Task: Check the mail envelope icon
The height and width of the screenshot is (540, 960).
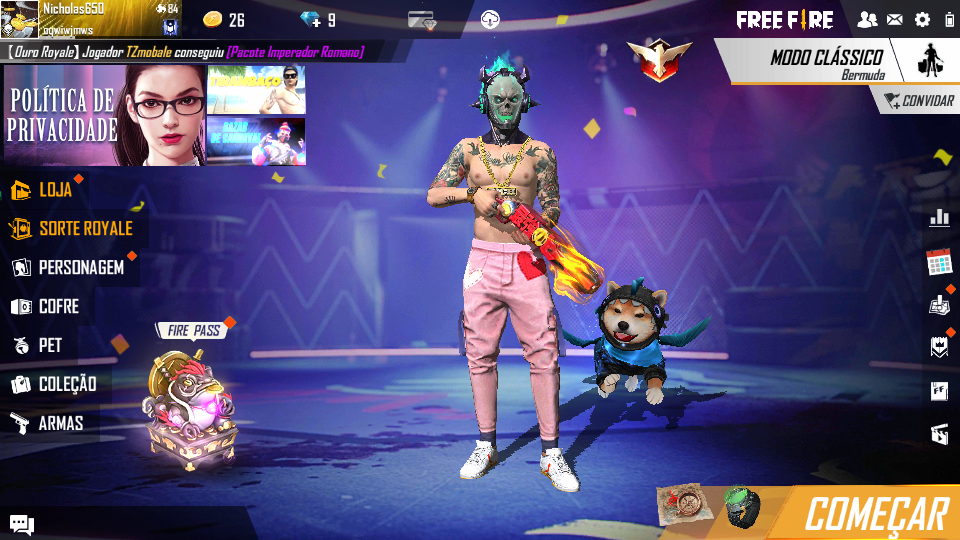Action: (894, 19)
